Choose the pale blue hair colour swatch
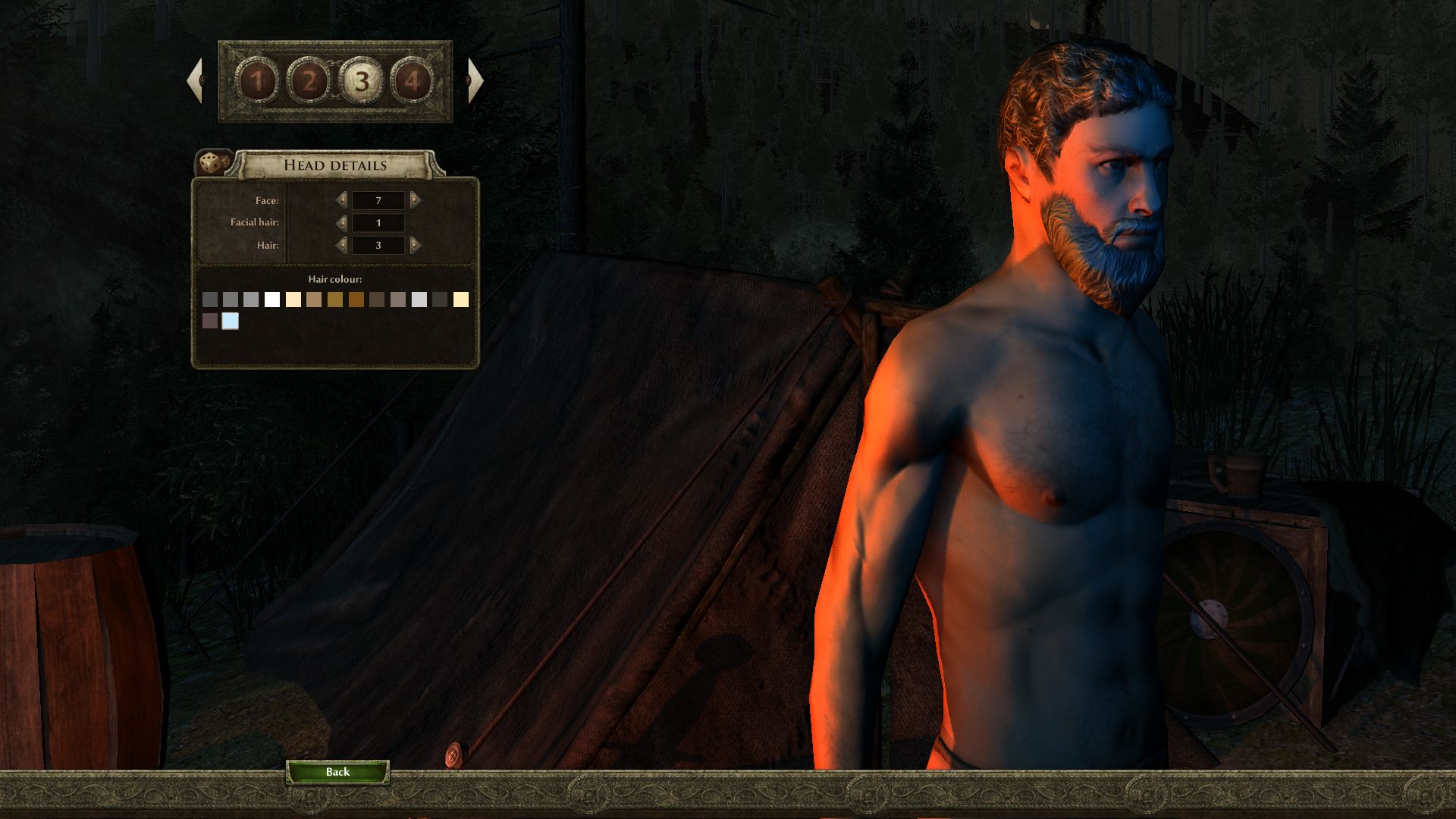Screen dimensions: 1456x819 [231, 321]
